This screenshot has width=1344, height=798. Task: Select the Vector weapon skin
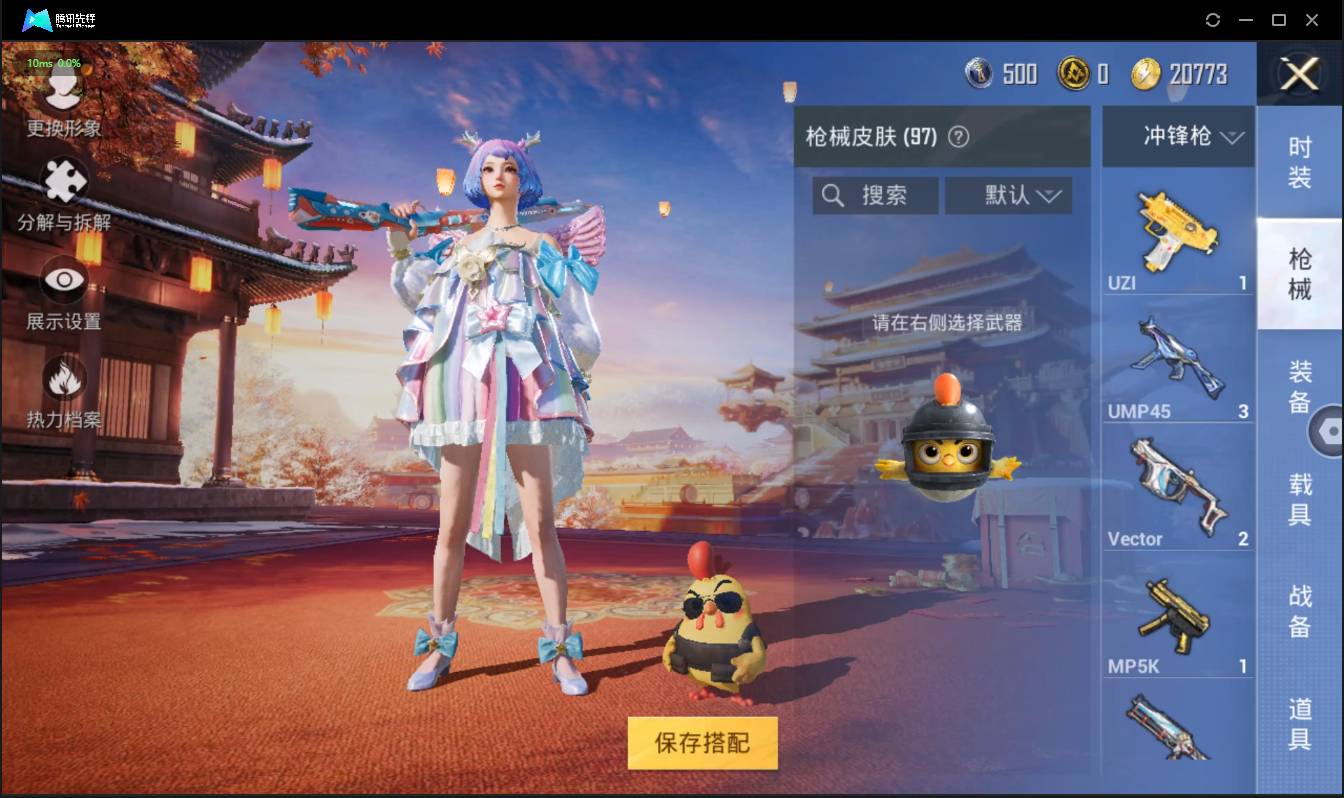click(x=1177, y=485)
